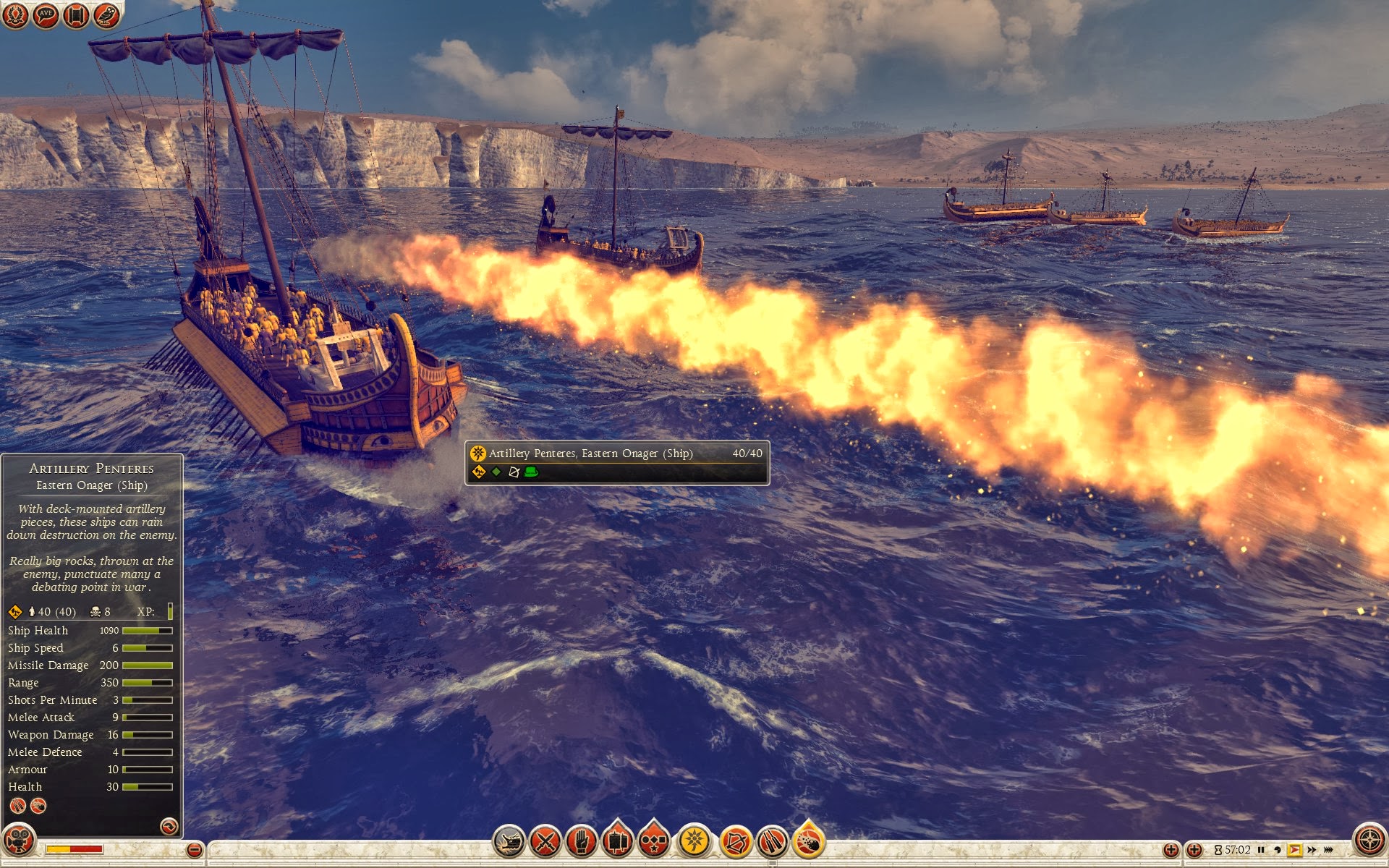Activate the twin oars rowing ability
The width and height of the screenshot is (1389, 868).
click(x=772, y=841)
